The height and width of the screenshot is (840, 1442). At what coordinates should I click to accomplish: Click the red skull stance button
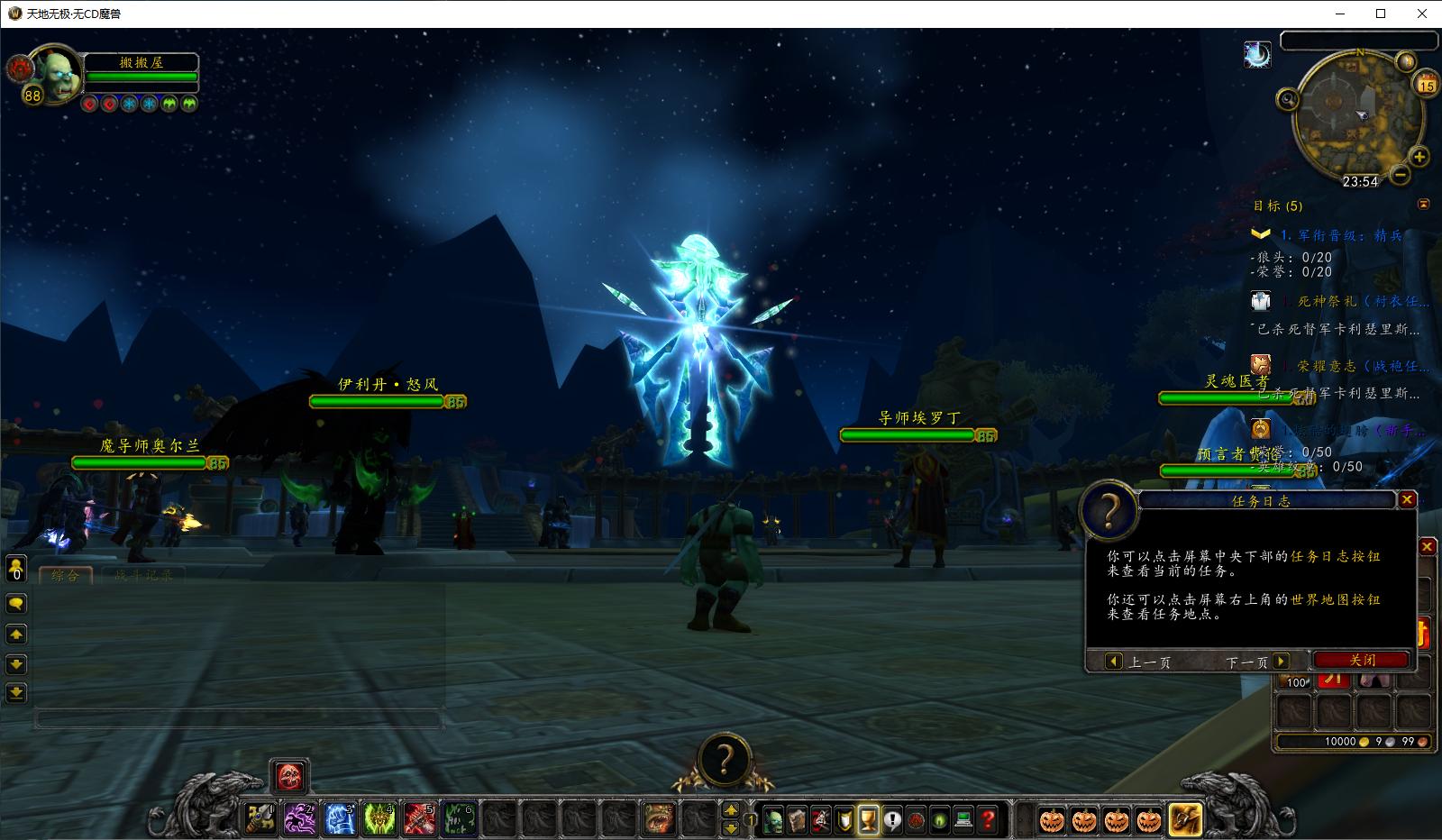tap(289, 776)
